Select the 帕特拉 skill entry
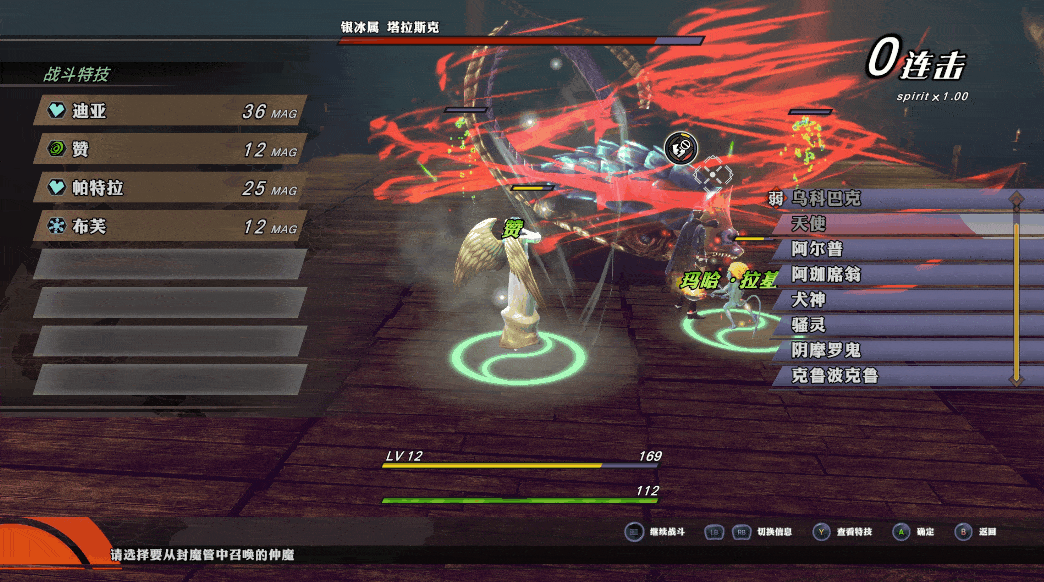Screen dimensions: 1044x582 170,188
